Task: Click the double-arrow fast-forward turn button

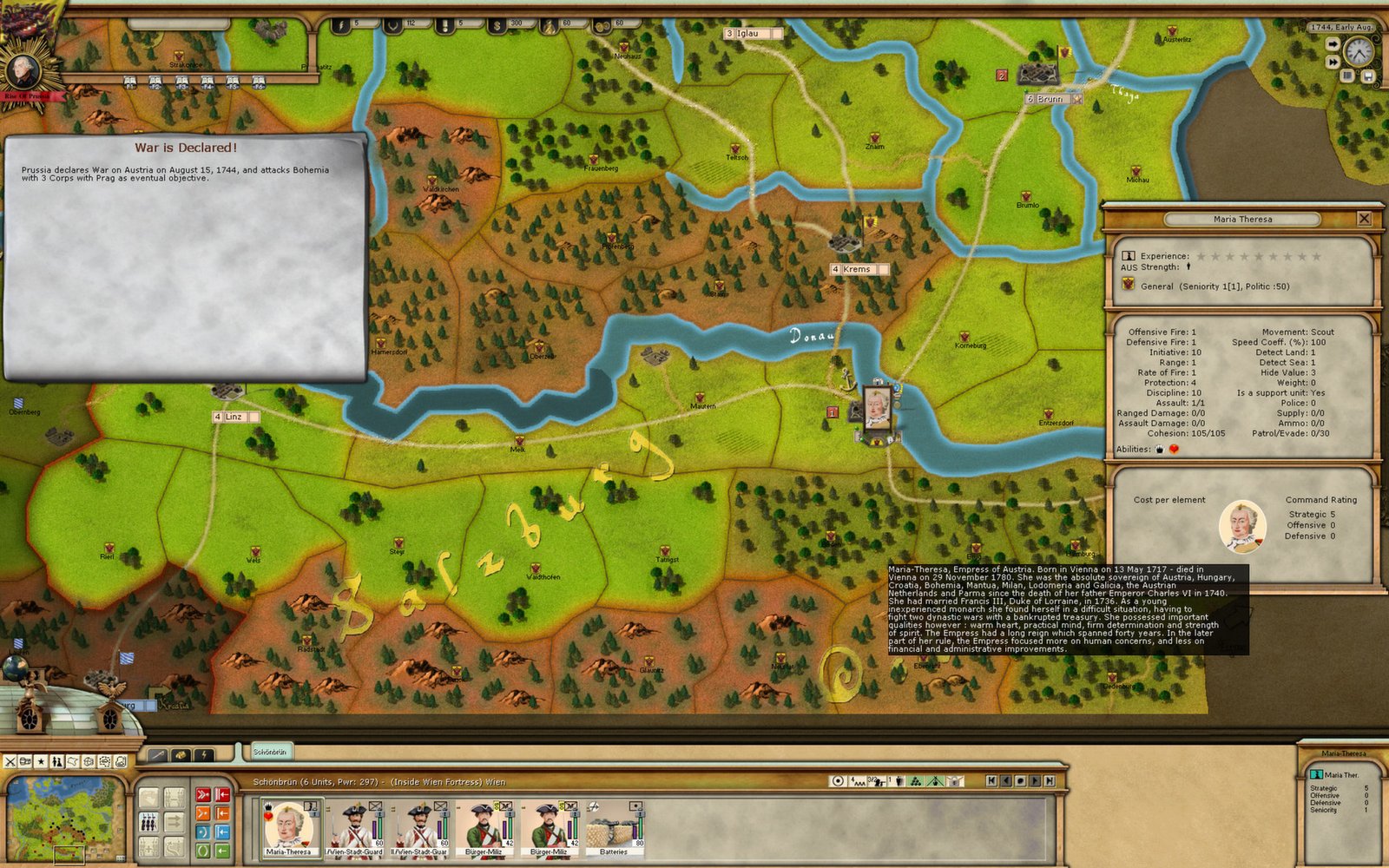Action: pos(1333,62)
